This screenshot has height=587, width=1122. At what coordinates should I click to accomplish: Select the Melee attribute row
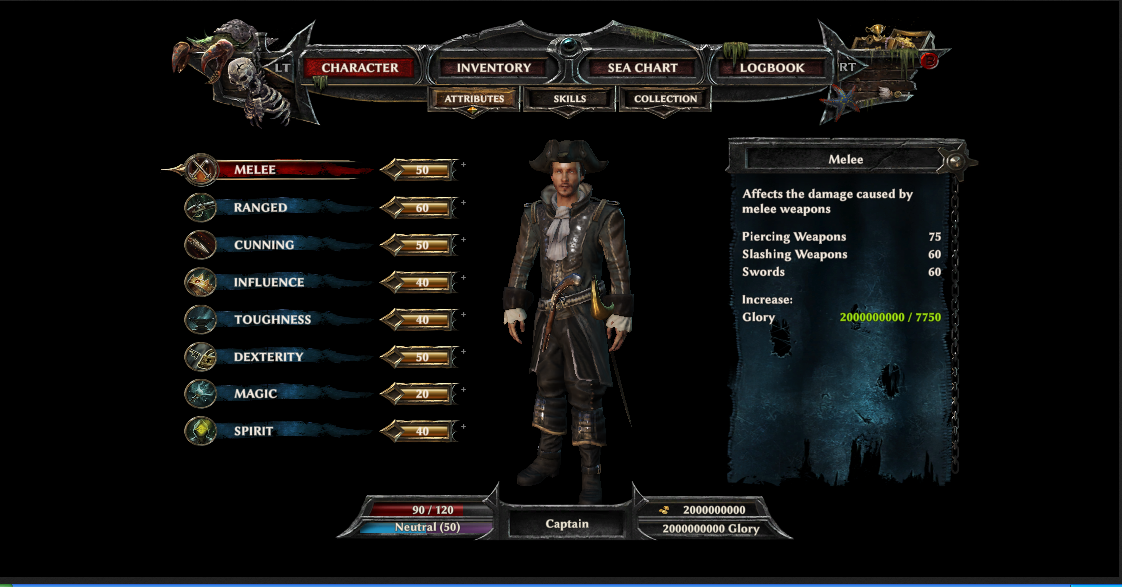255,170
